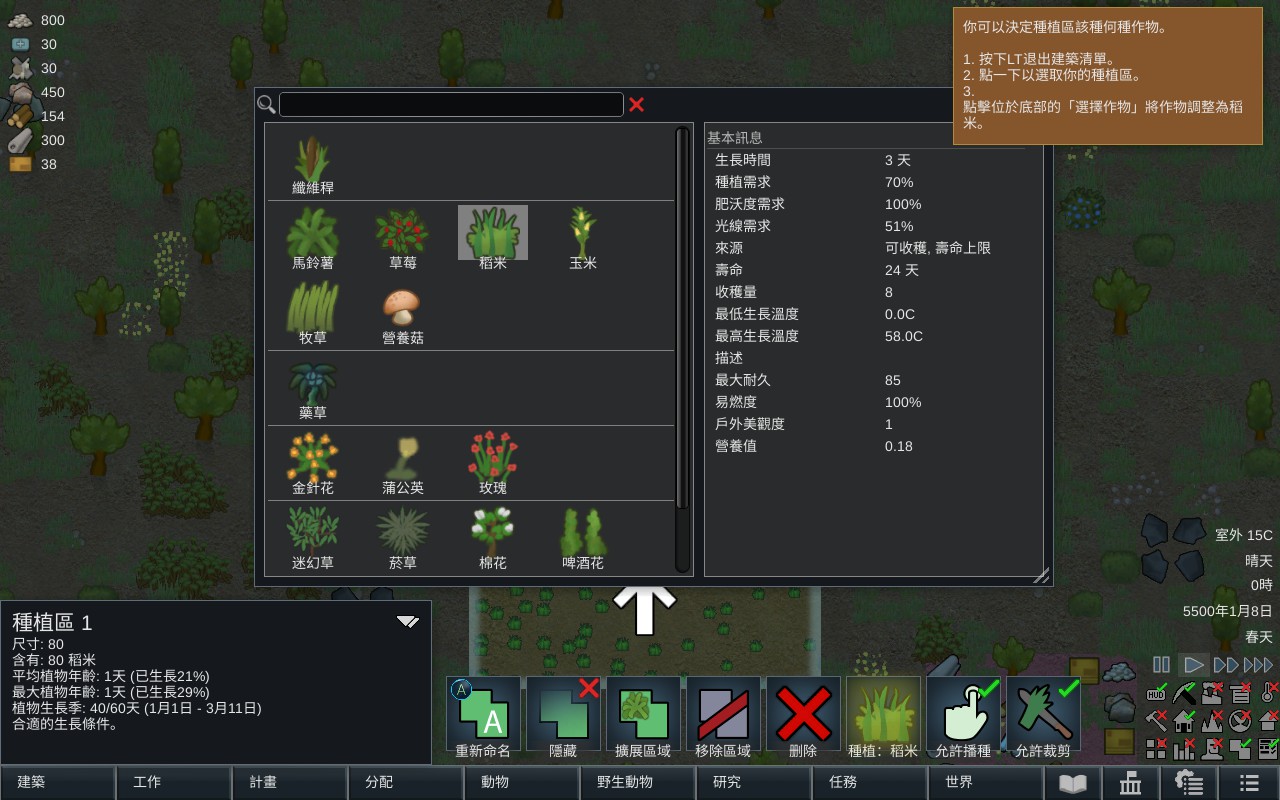Click the crop search text field
The width and height of the screenshot is (1280, 800).
point(451,104)
